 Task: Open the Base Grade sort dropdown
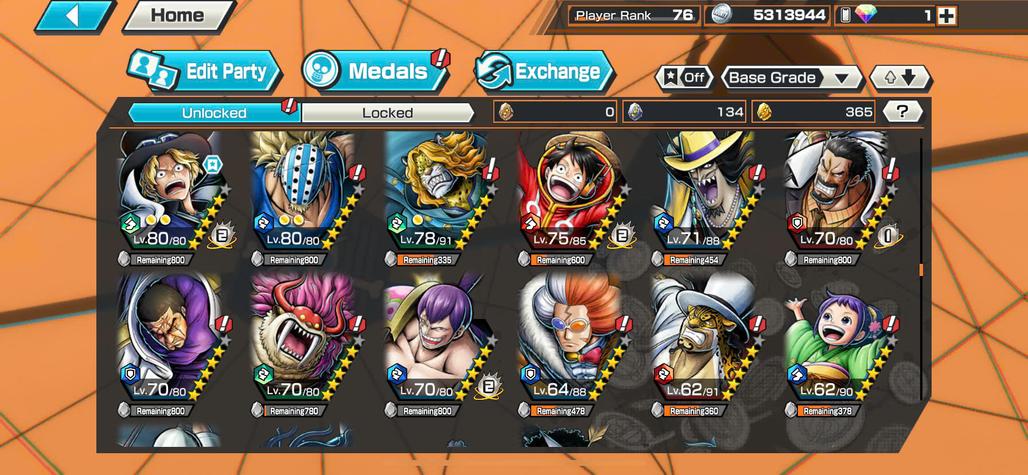(791, 78)
